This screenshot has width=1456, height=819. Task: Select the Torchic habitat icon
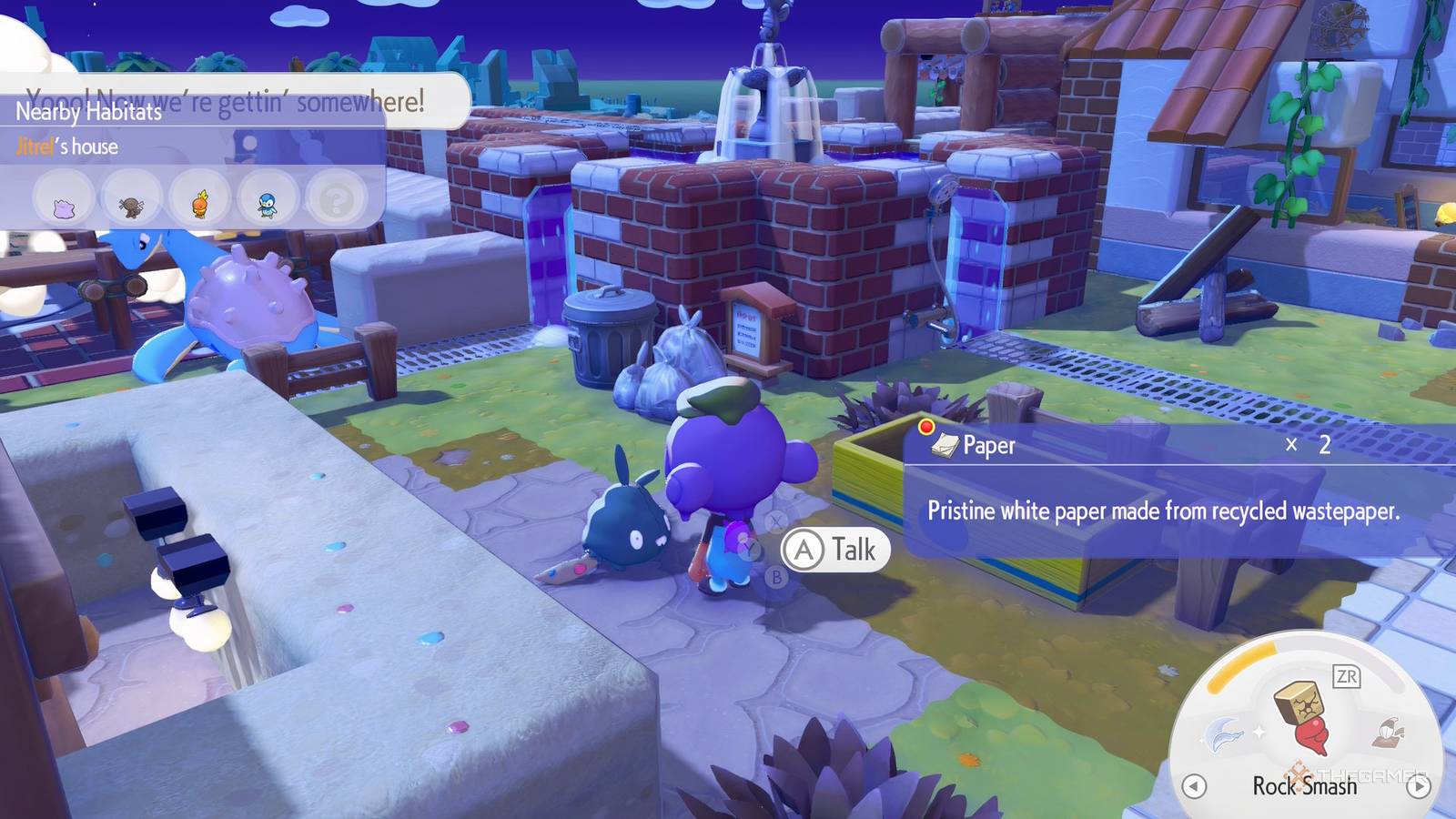coord(200,201)
